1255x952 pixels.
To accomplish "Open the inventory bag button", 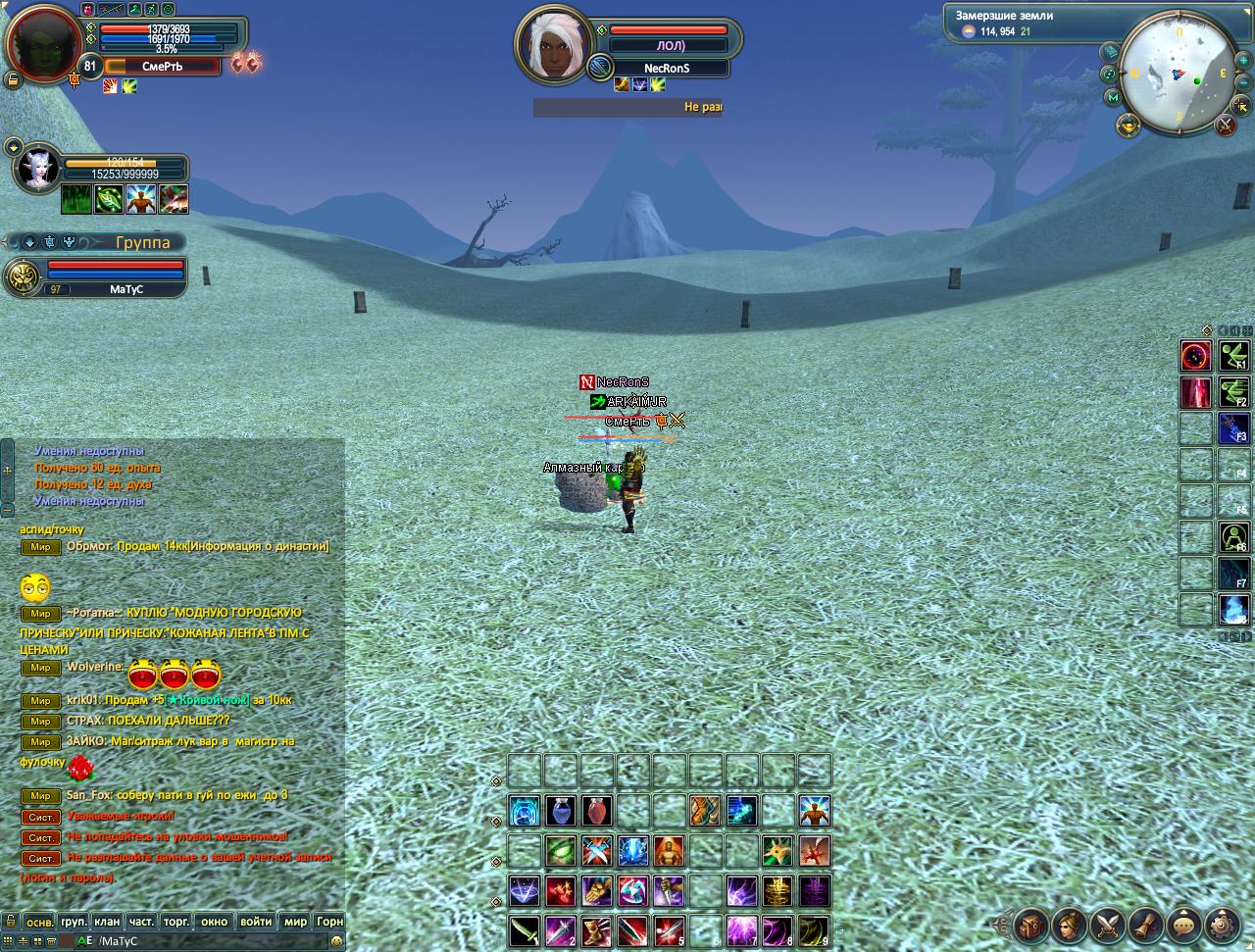I will (x=1030, y=925).
